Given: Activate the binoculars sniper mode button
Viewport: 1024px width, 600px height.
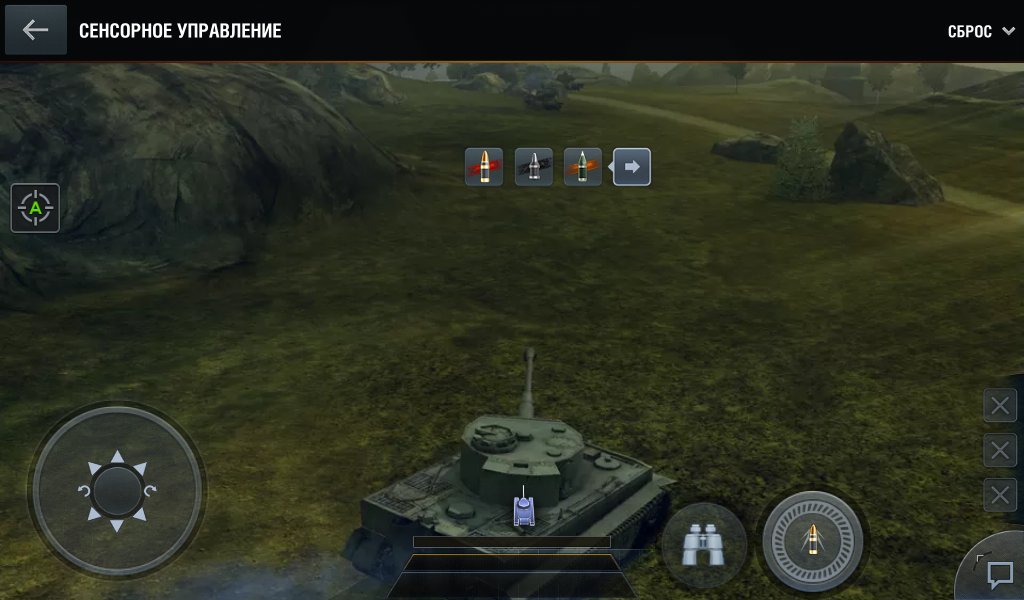Looking at the screenshot, I should click(703, 545).
